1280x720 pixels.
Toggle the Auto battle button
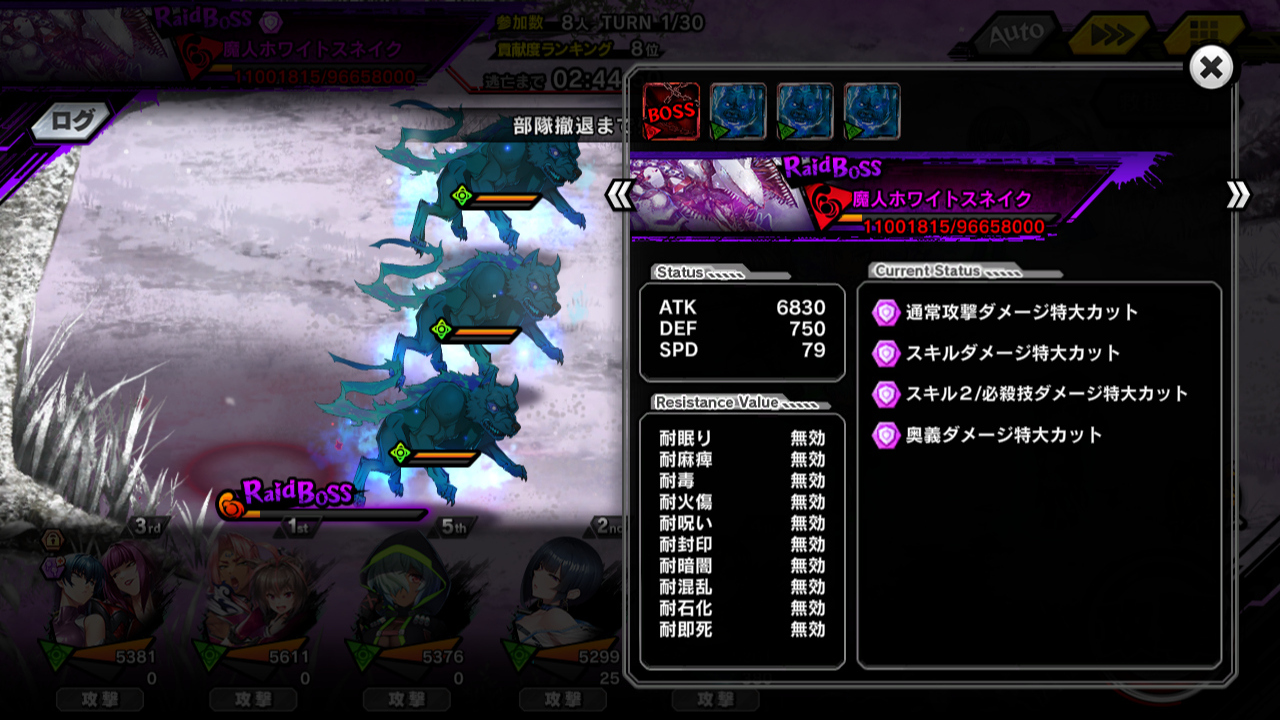(x=1015, y=37)
